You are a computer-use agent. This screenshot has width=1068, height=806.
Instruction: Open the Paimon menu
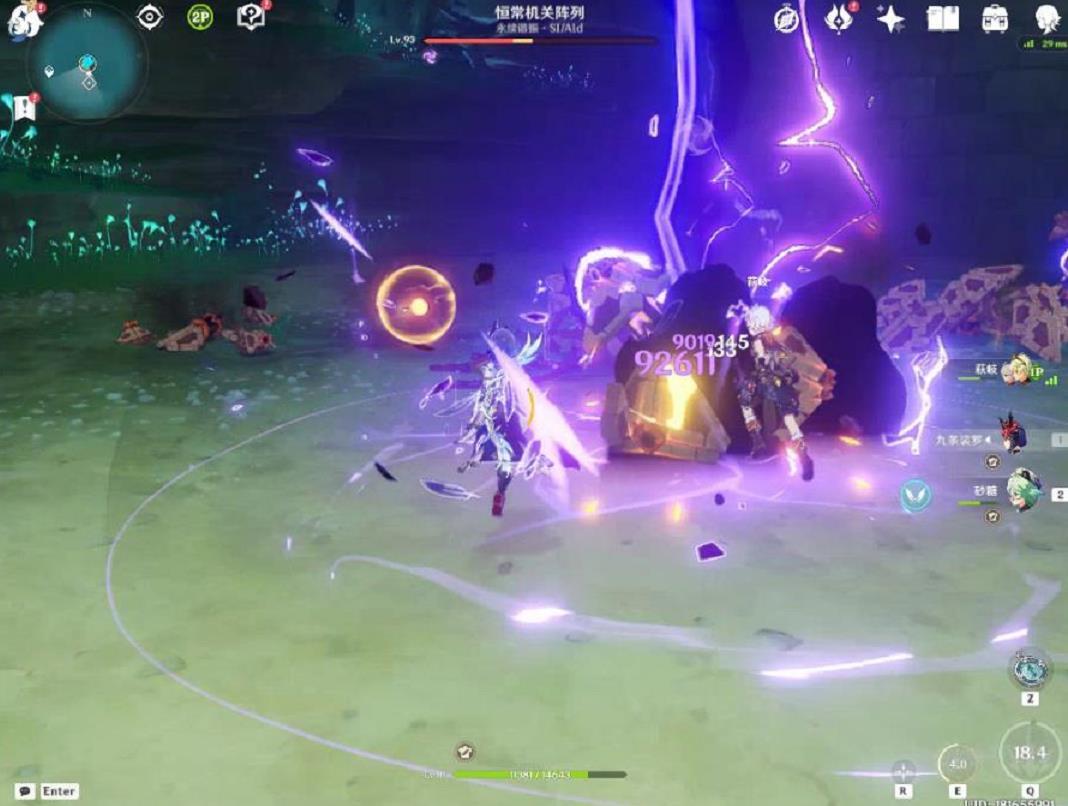22,19
